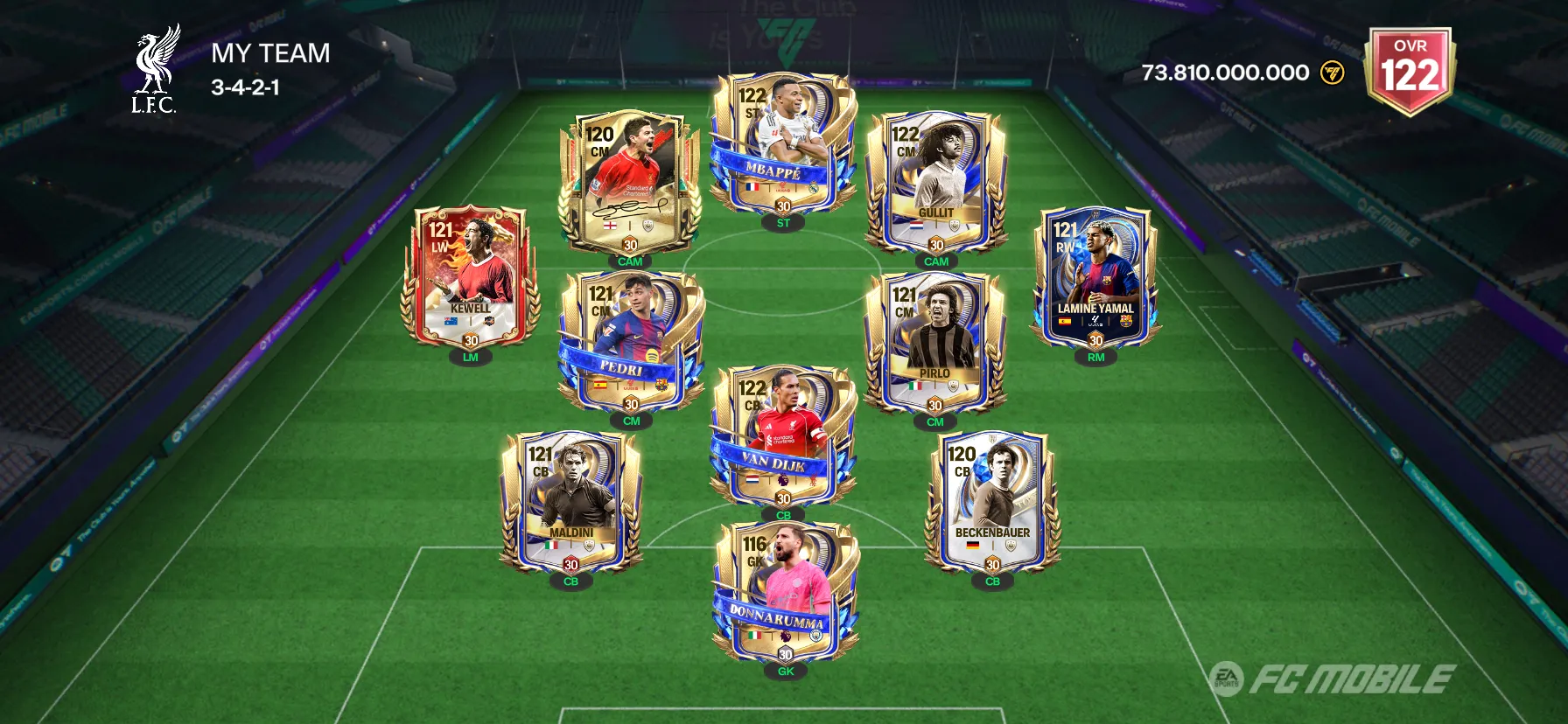Choose the Gerrard 120 CAM card
The width and height of the screenshot is (1568, 724).
tap(629, 181)
